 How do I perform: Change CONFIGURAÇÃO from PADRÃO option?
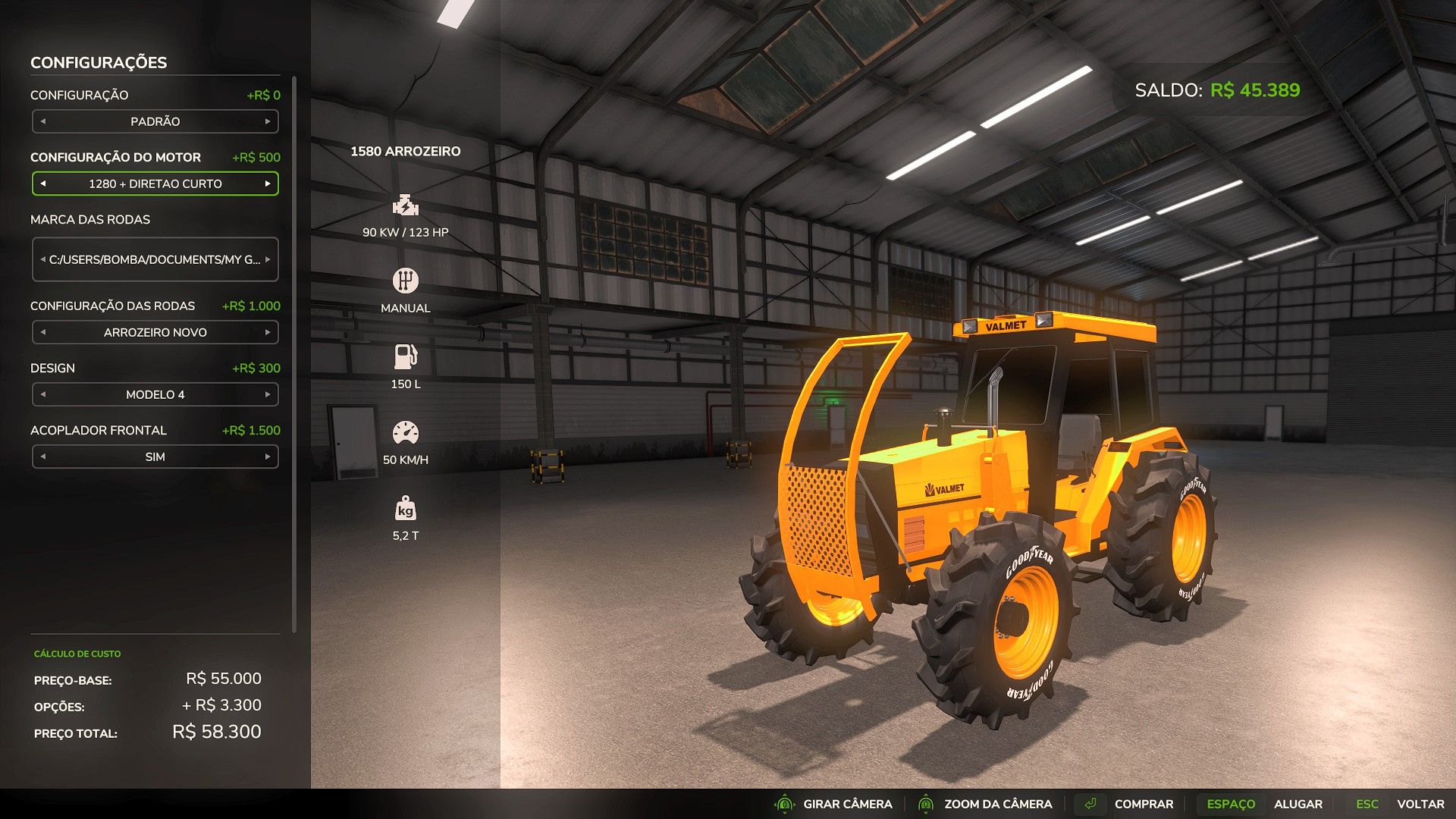(x=155, y=121)
